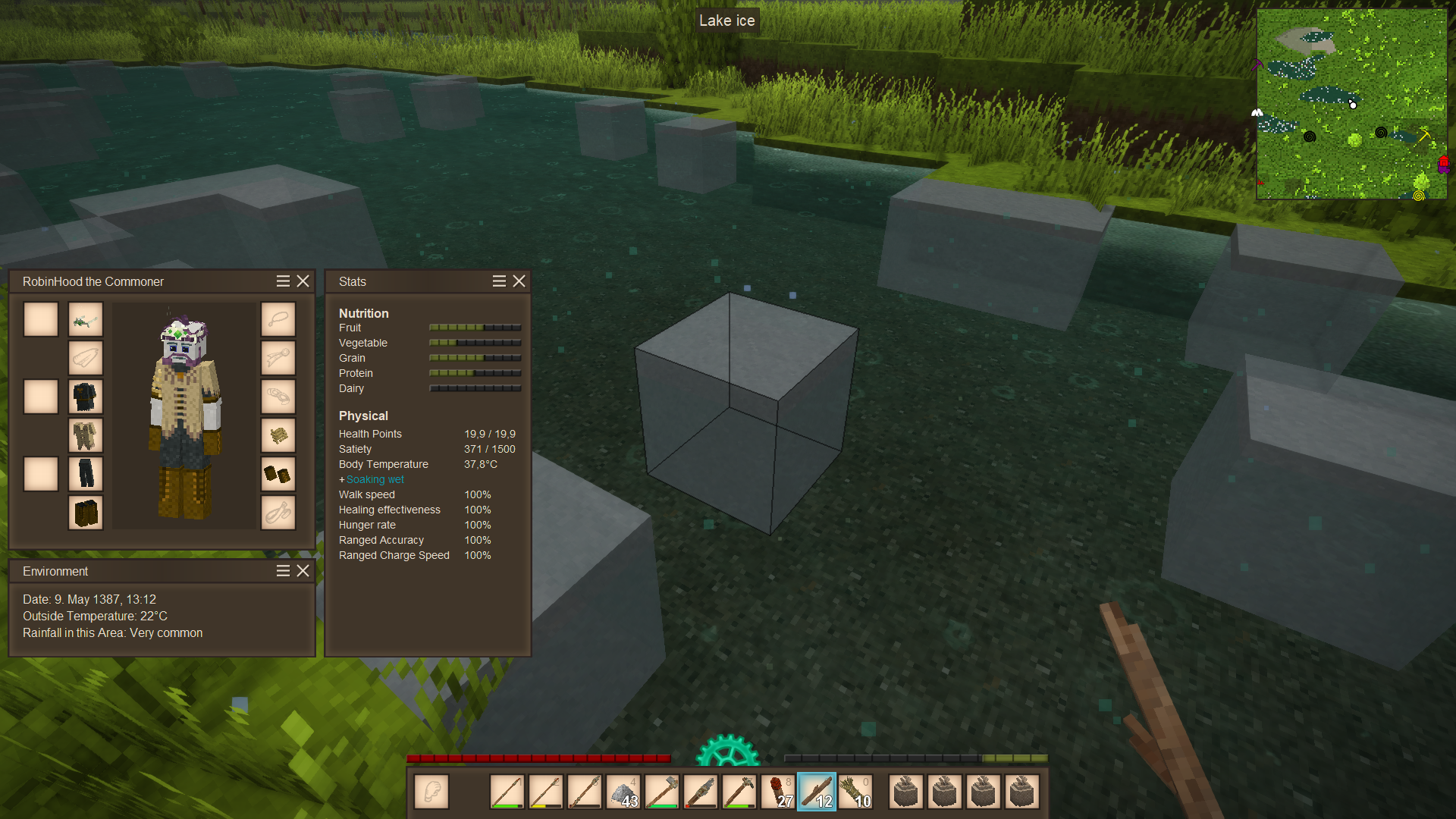The image size is (1456, 819).
Task: Click the tan tunic clothing slot
Action: (x=86, y=435)
